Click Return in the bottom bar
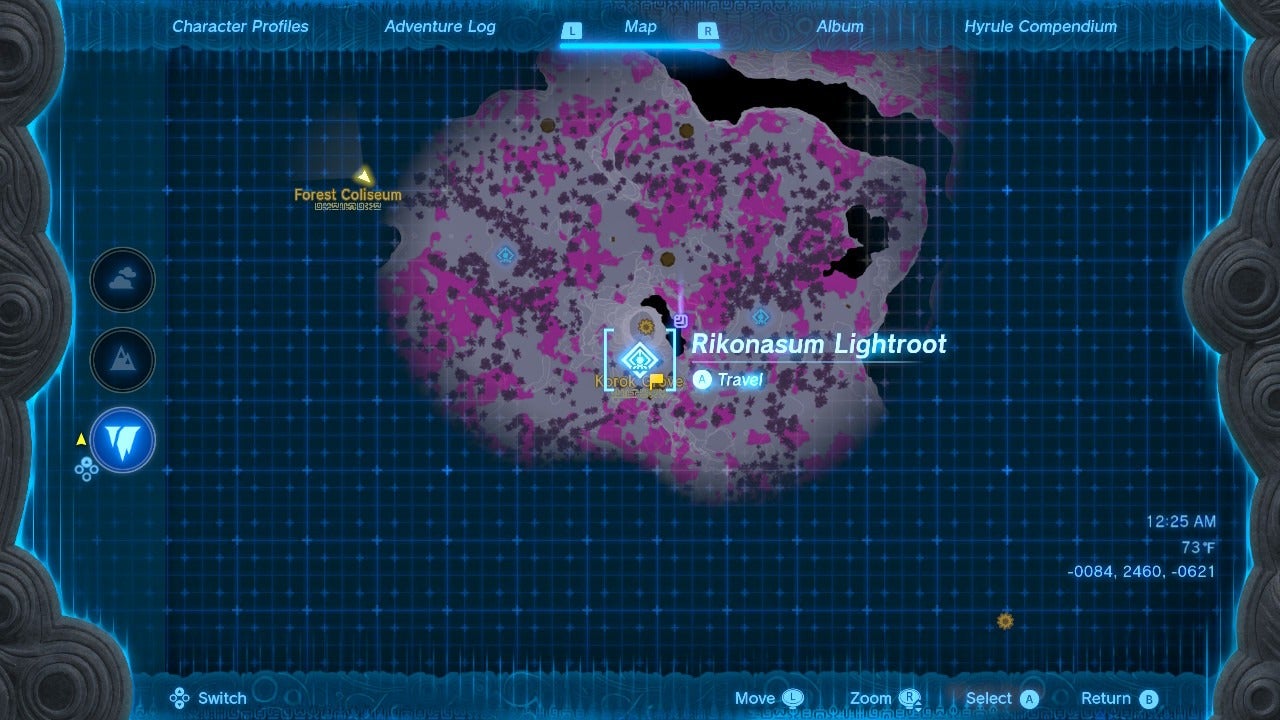 (1118, 698)
